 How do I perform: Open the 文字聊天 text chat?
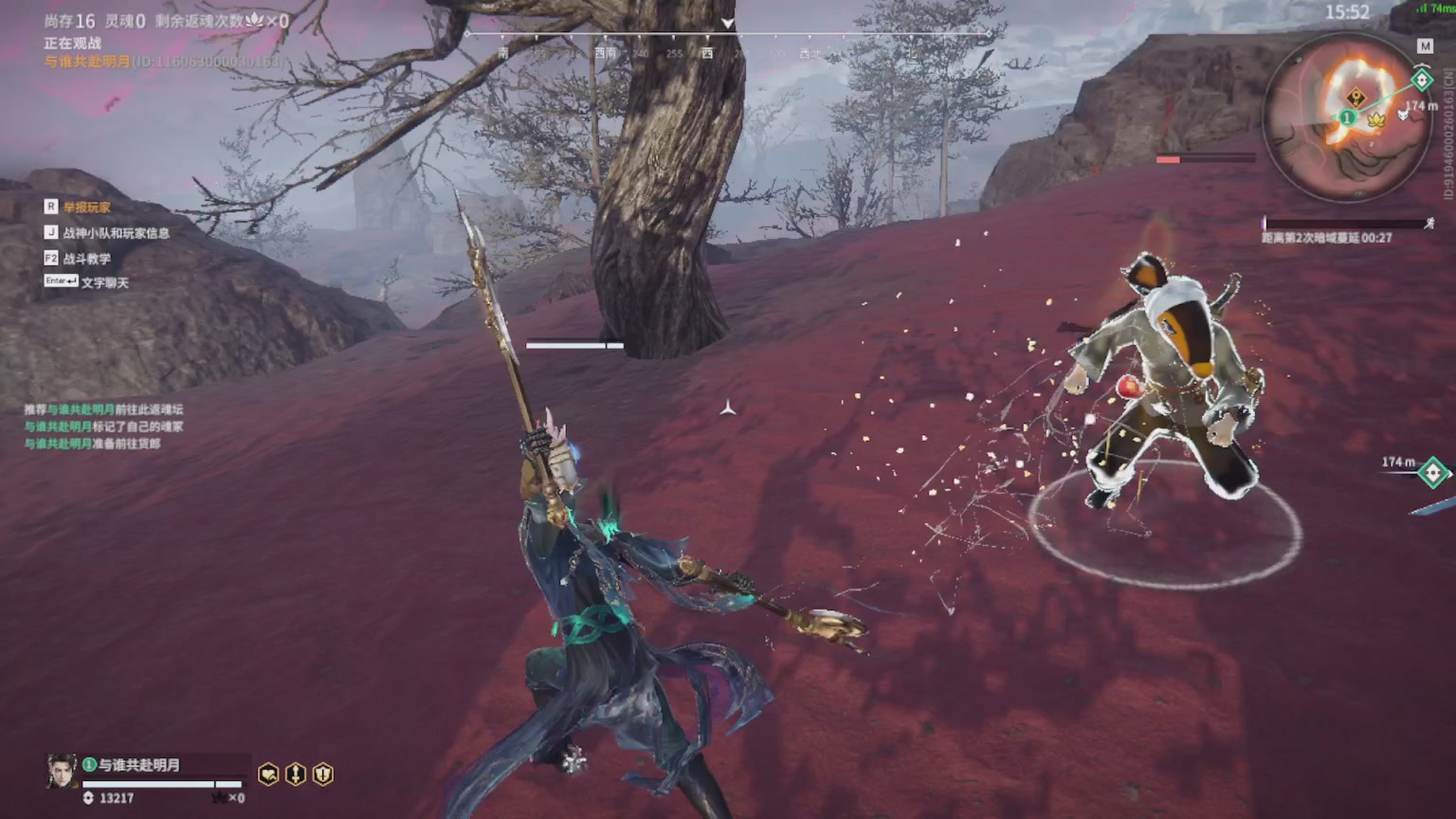(x=104, y=282)
